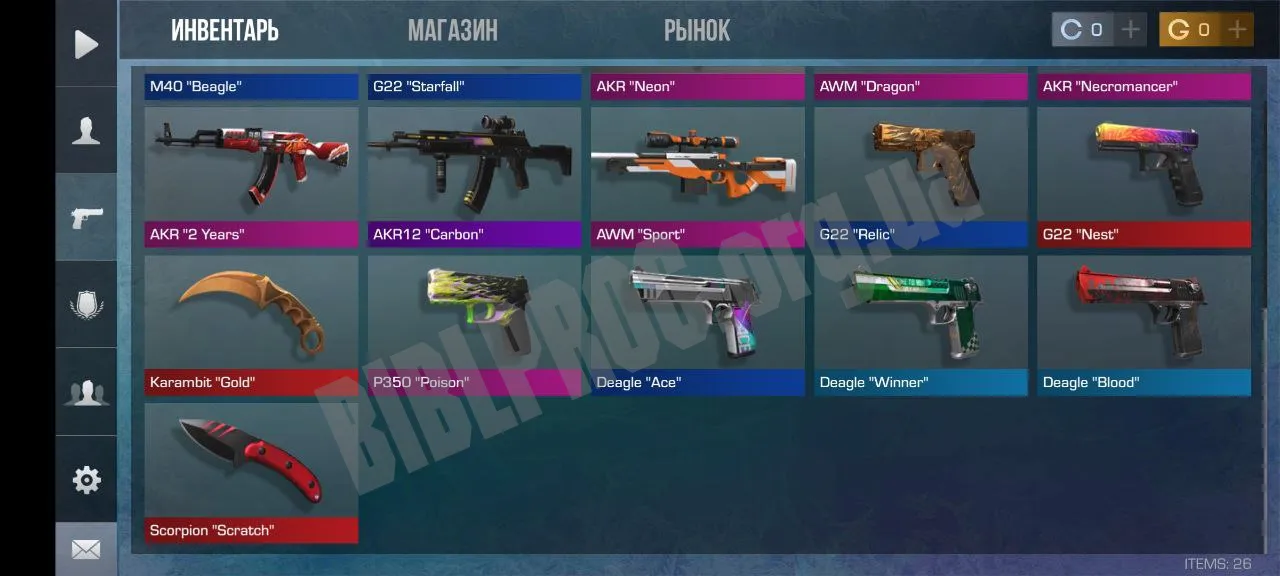Select the Инвентарь tab
This screenshot has height=576, width=1280.
[225, 31]
